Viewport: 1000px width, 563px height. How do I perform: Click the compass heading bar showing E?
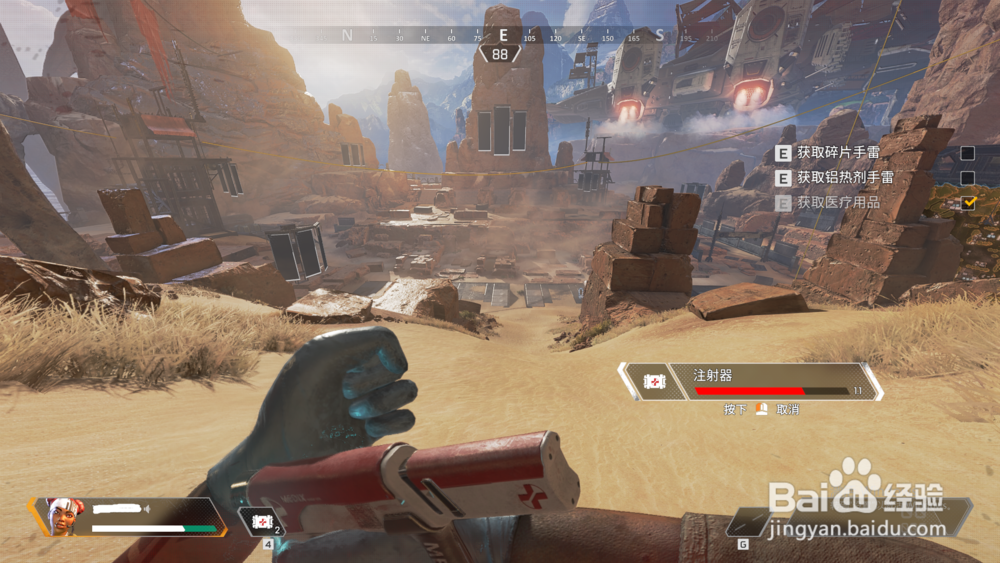point(502,35)
